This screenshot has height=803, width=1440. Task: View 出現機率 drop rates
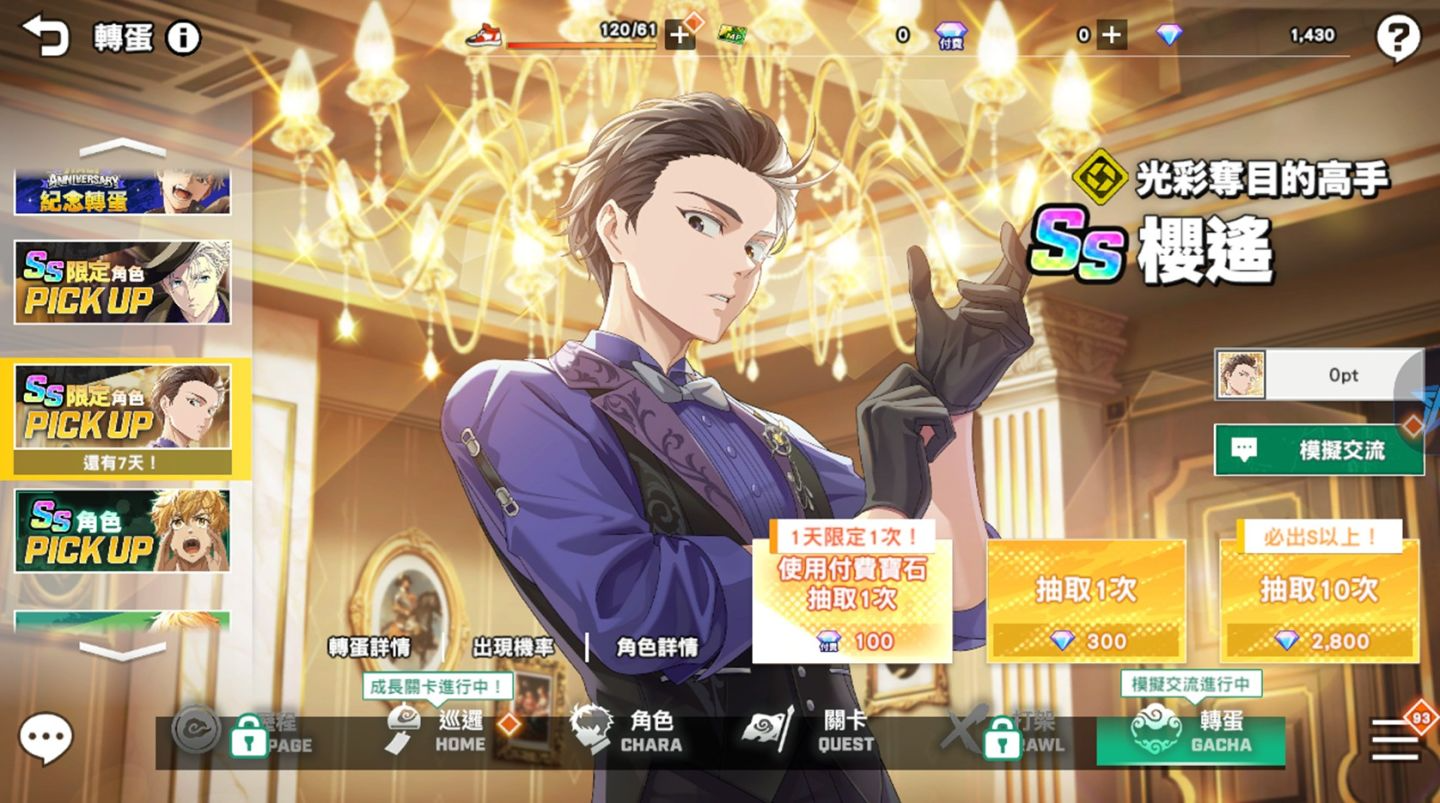(x=513, y=647)
